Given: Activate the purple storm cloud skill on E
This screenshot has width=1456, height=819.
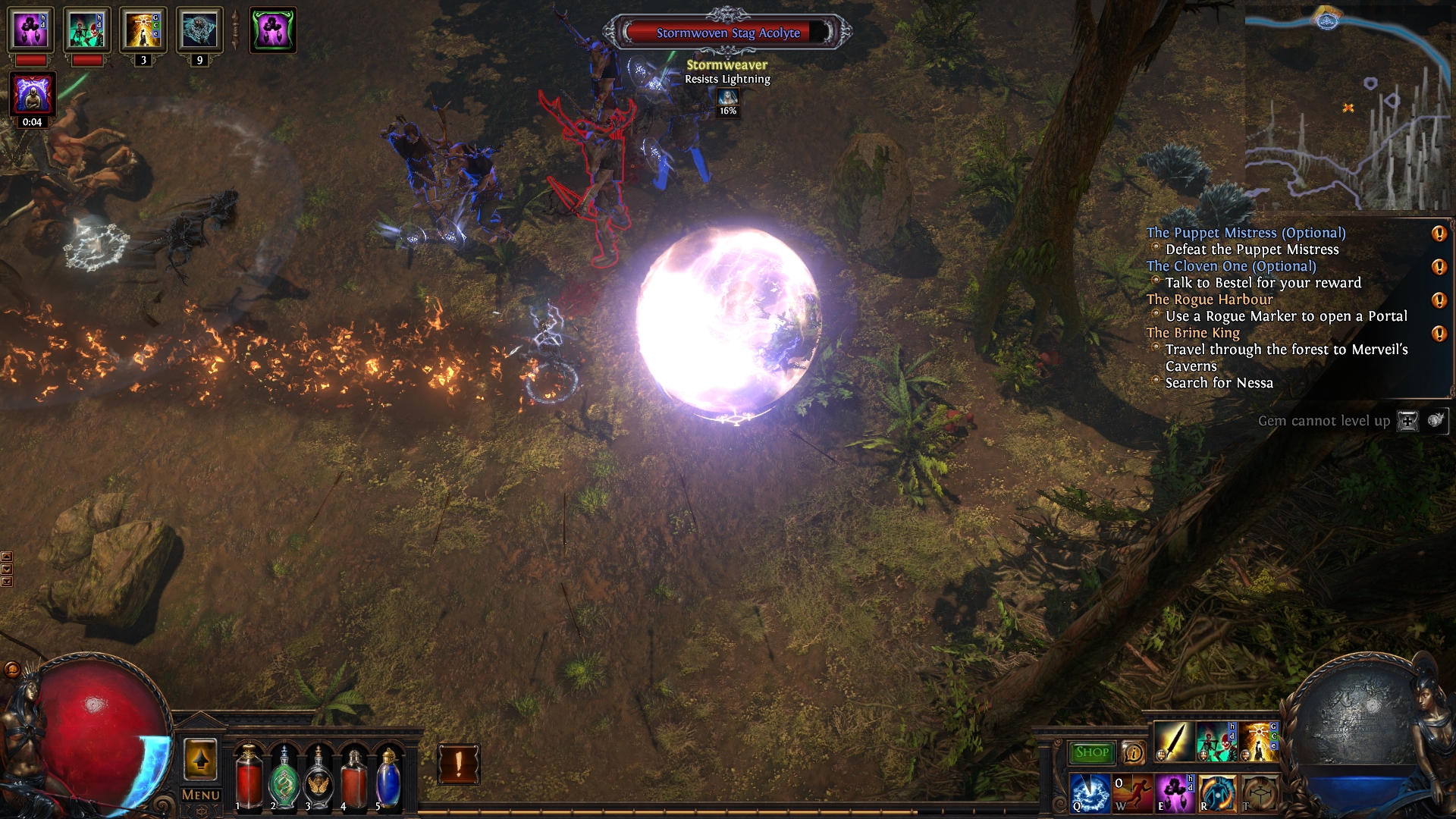Looking at the screenshot, I should point(1174,793).
